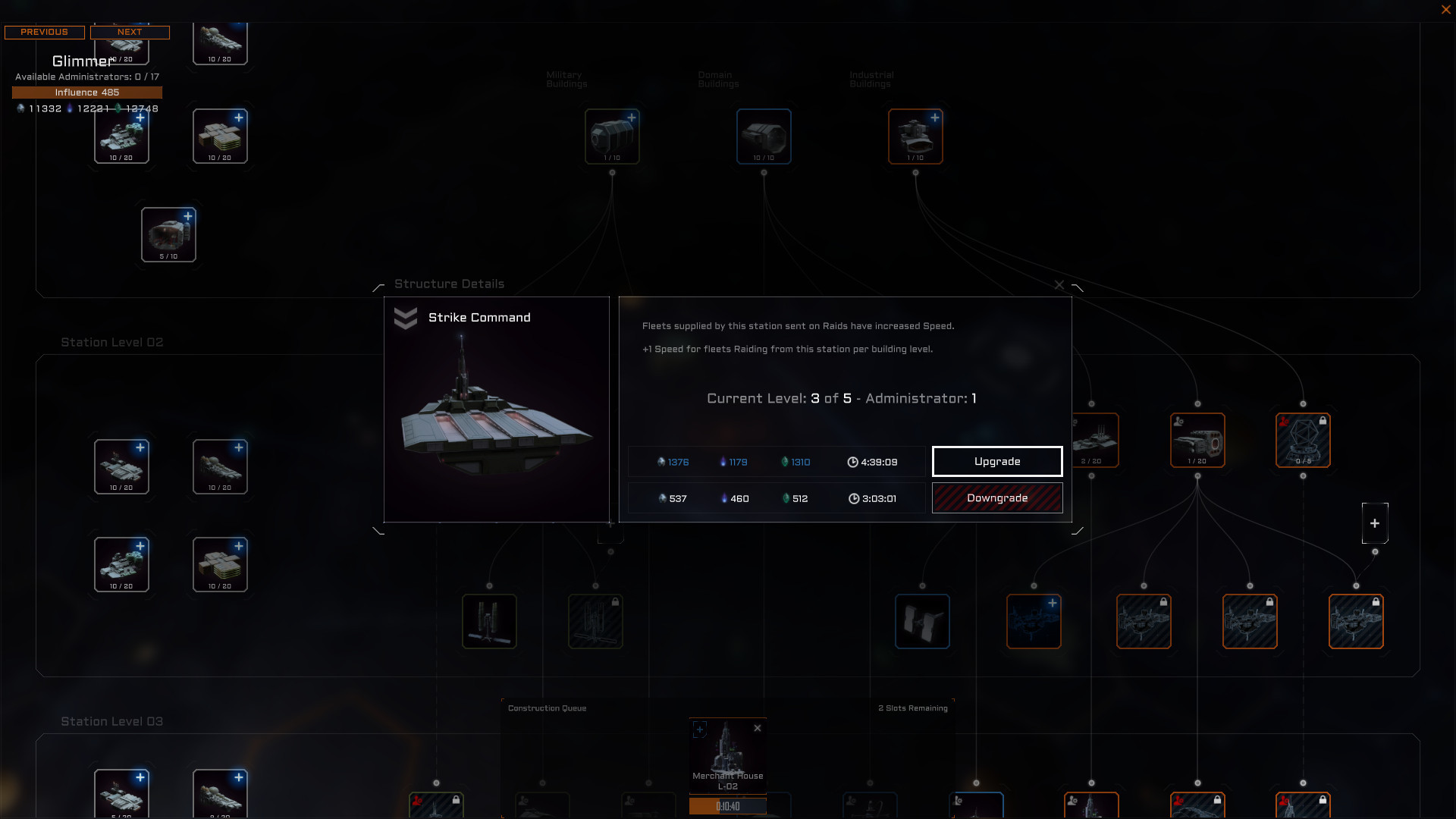Select the locked 0/5 building blueprint

tap(1303, 440)
